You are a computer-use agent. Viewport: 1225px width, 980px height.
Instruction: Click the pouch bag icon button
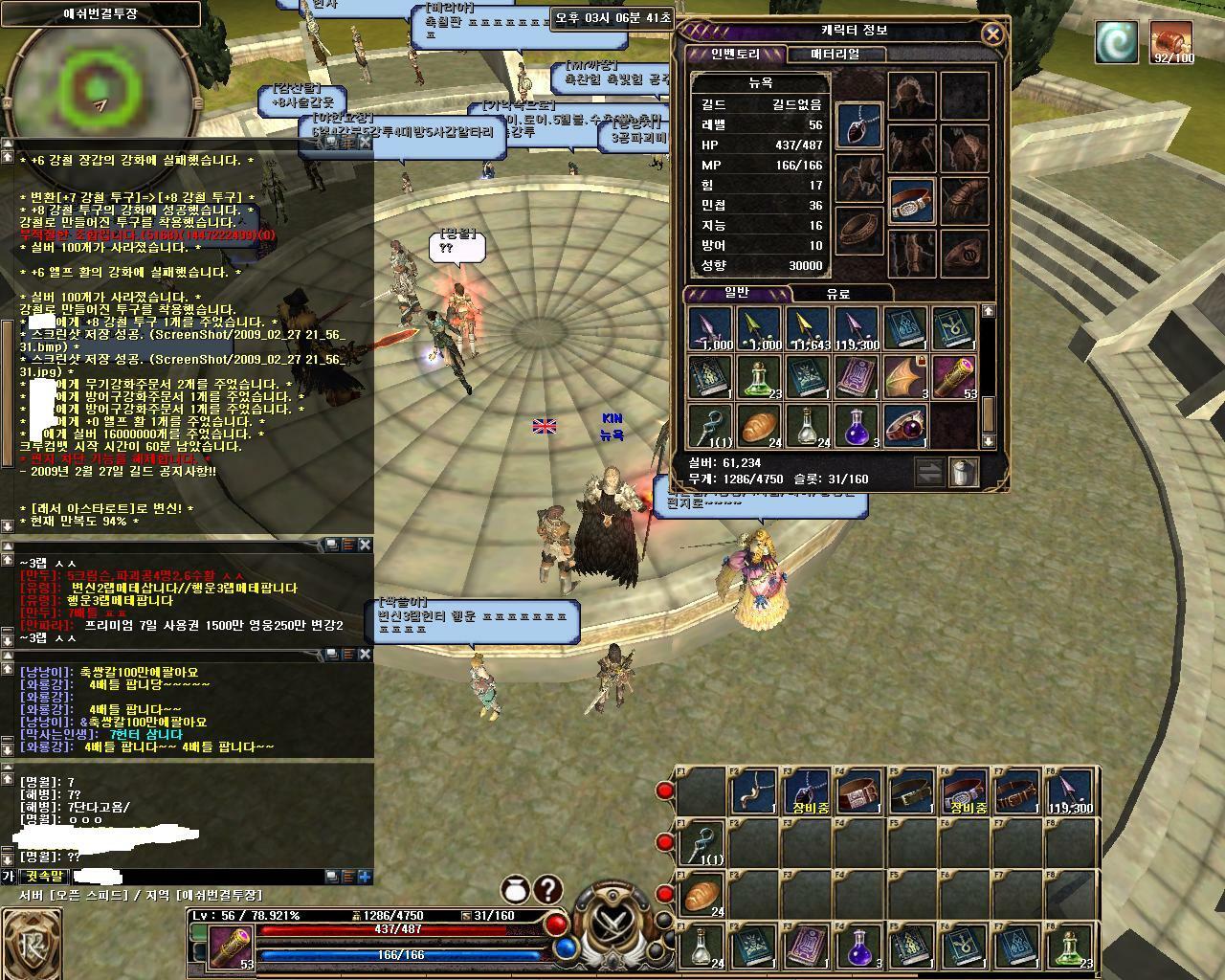click(515, 890)
